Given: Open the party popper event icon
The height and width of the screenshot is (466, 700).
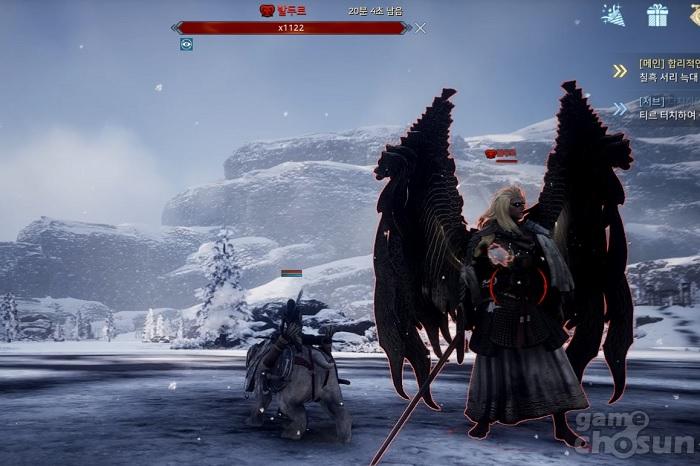Looking at the screenshot, I should pyautogui.click(x=613, y=15).
